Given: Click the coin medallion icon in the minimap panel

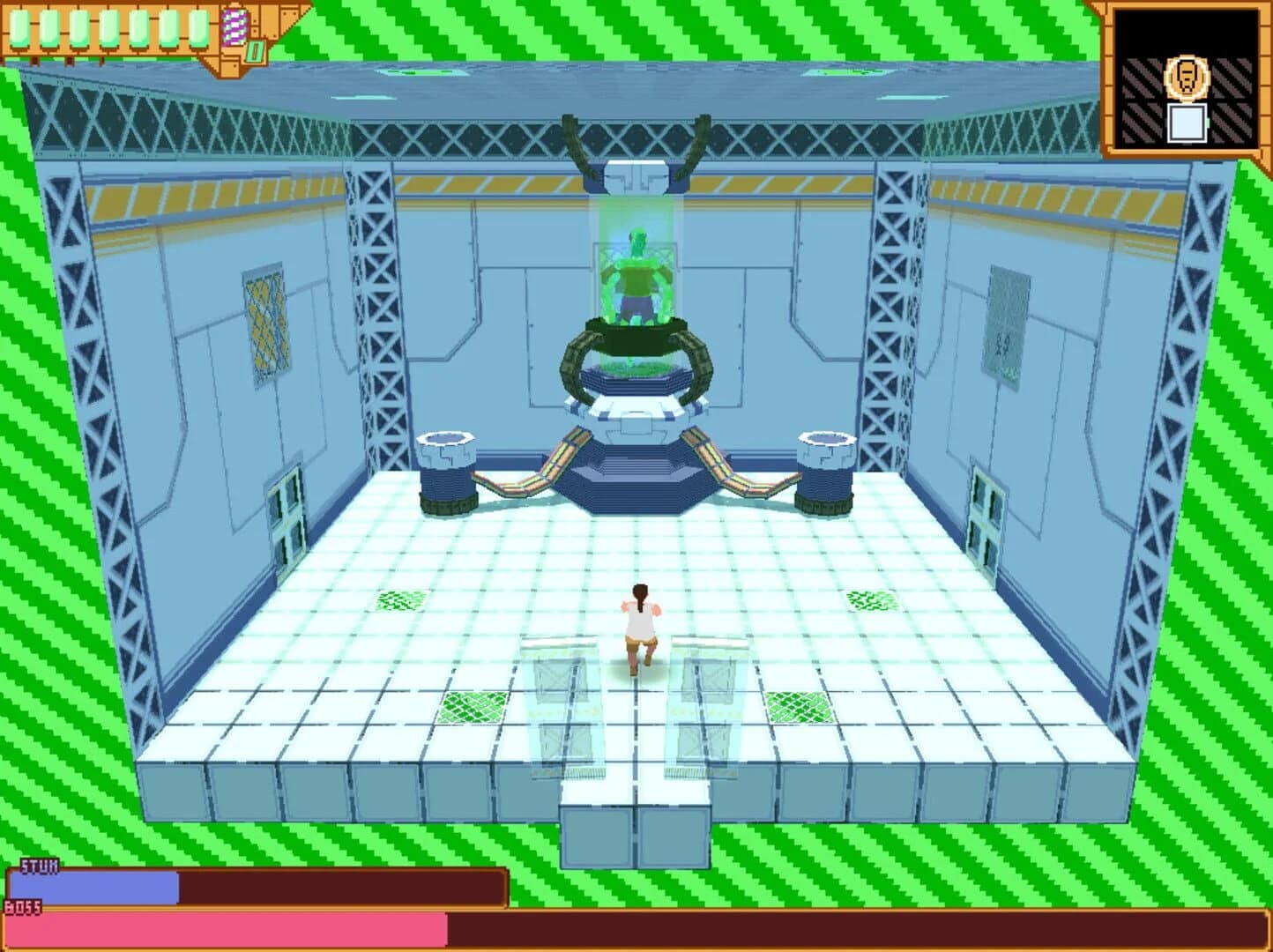Looking at the screenshot, I should tap(1186, 78).
